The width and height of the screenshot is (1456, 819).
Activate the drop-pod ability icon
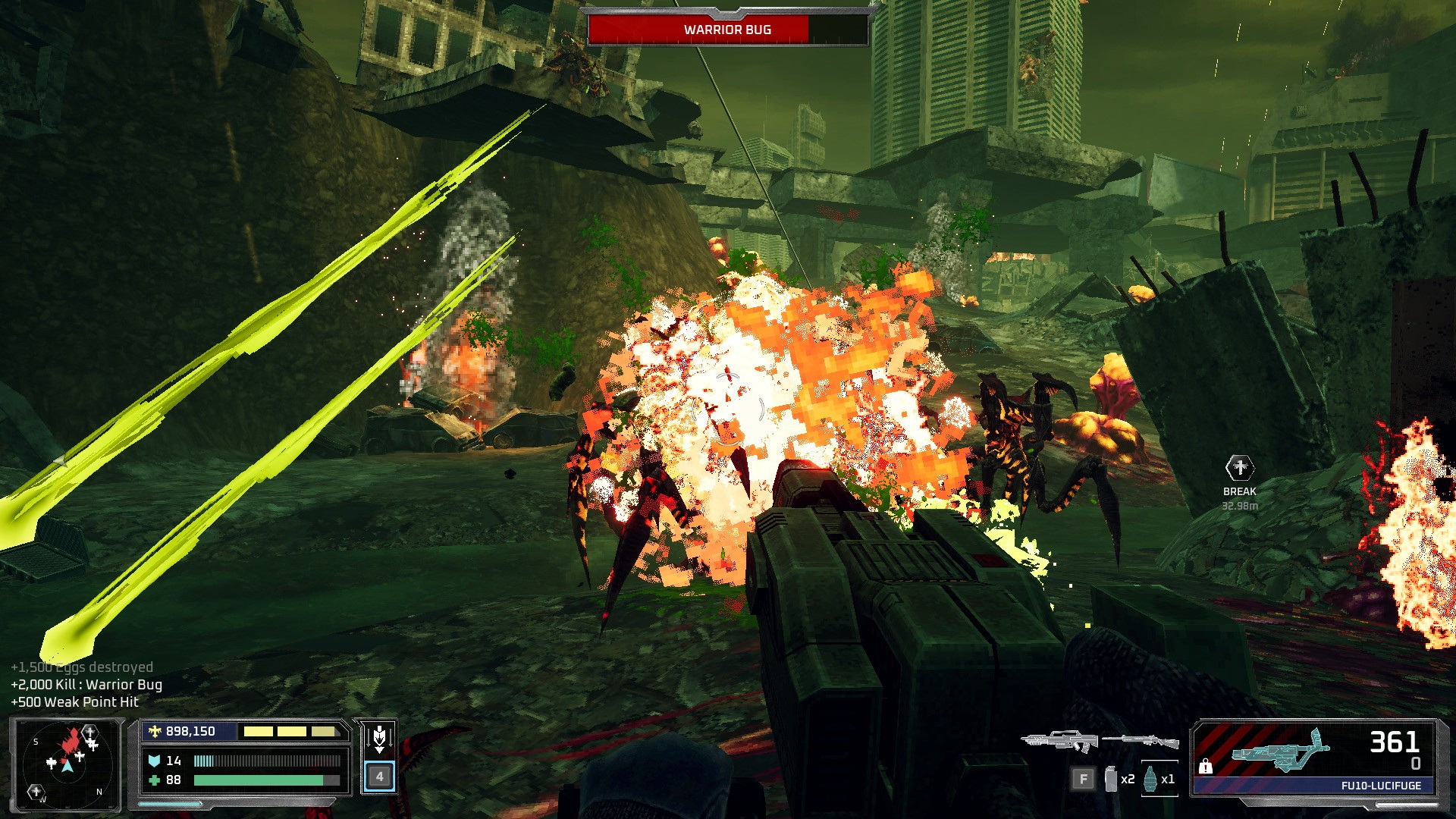coord(379,736)
